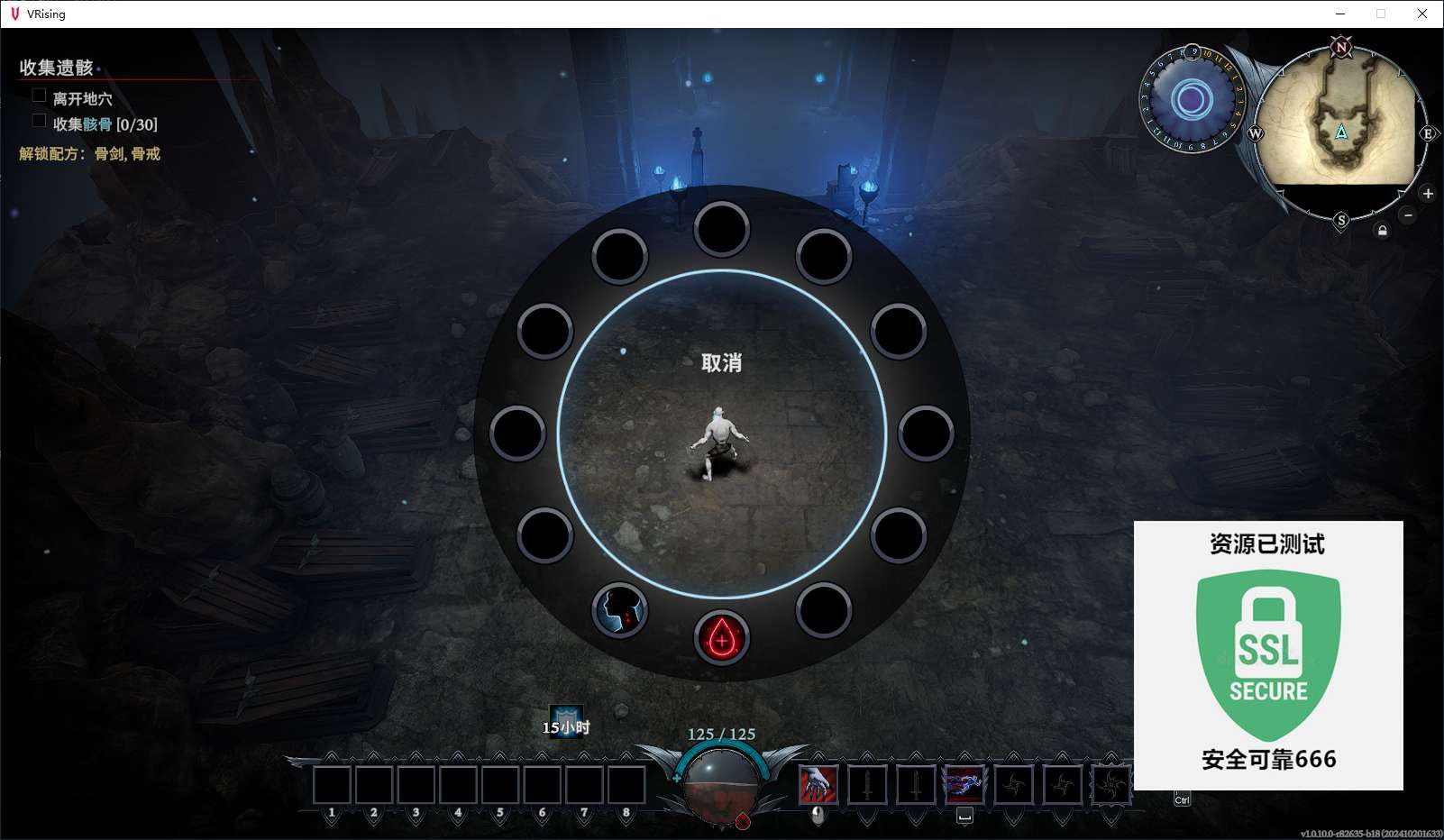Image resolution: width=1444 pixels, height=840 pixels.
Task: Activate the clawed hand primary attack
Action: coord(818,784)
